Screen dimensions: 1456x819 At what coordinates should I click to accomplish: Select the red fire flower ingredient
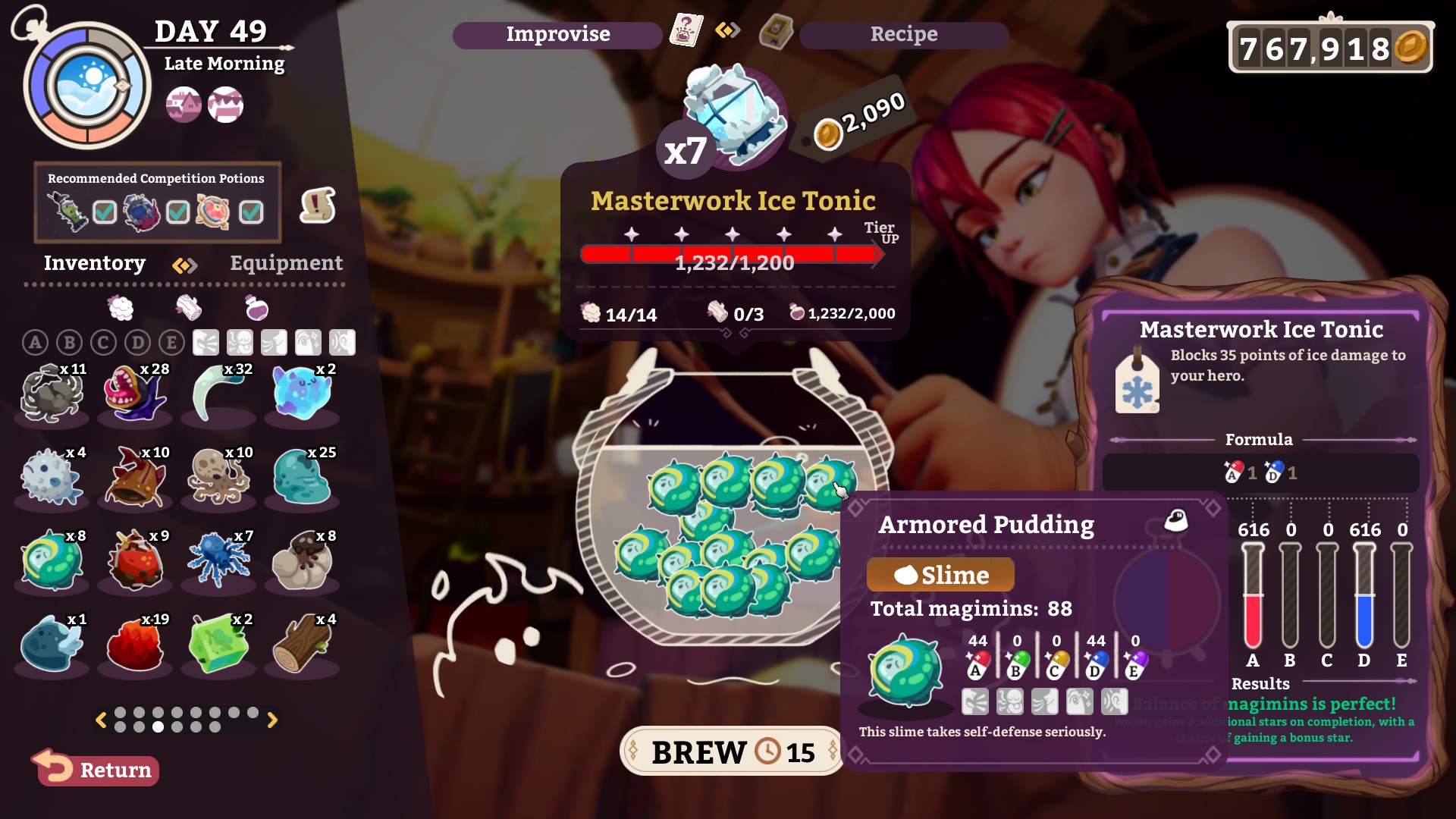(x=135, y=644)
